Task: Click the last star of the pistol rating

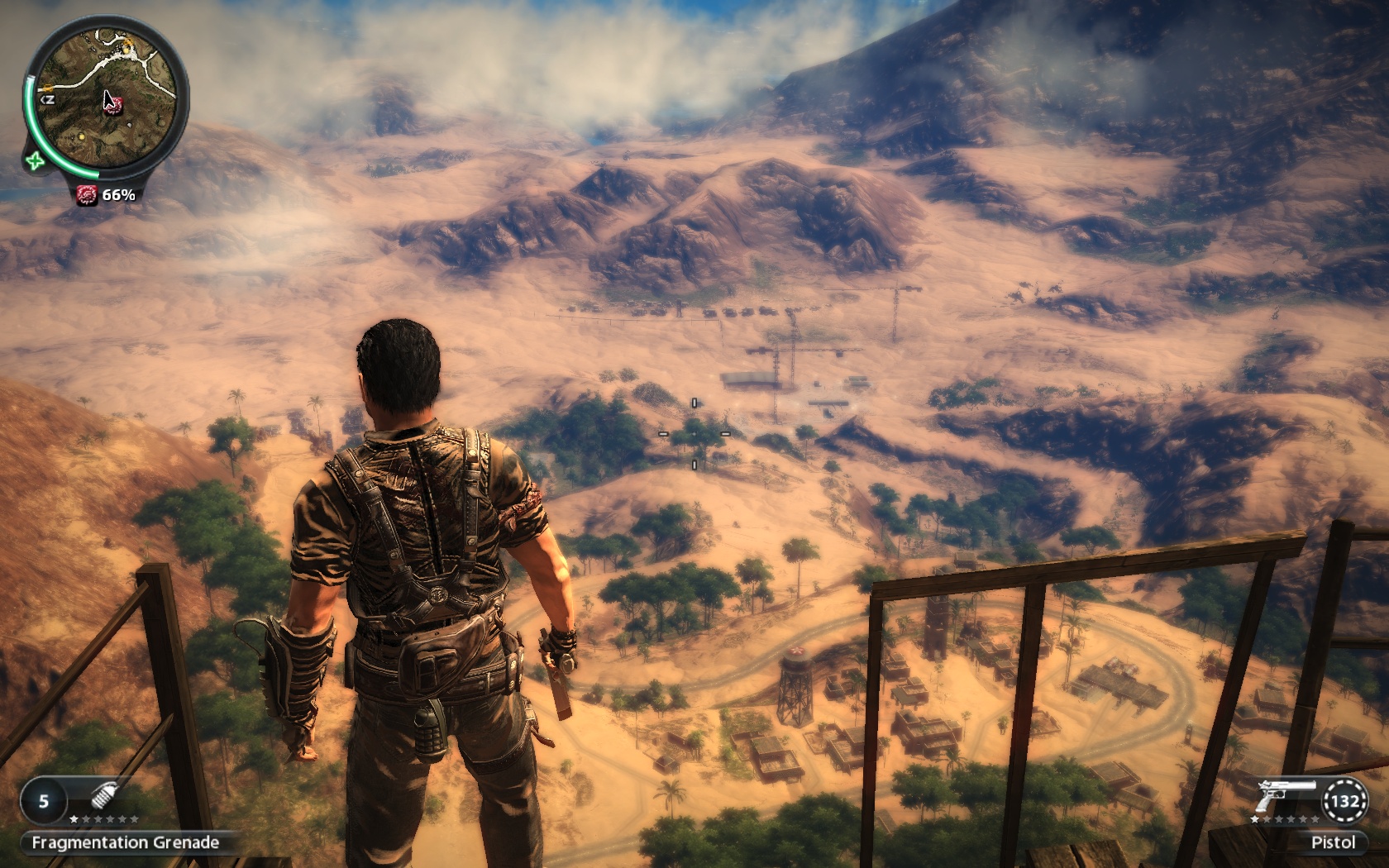Action: (x=1315, y=820)
